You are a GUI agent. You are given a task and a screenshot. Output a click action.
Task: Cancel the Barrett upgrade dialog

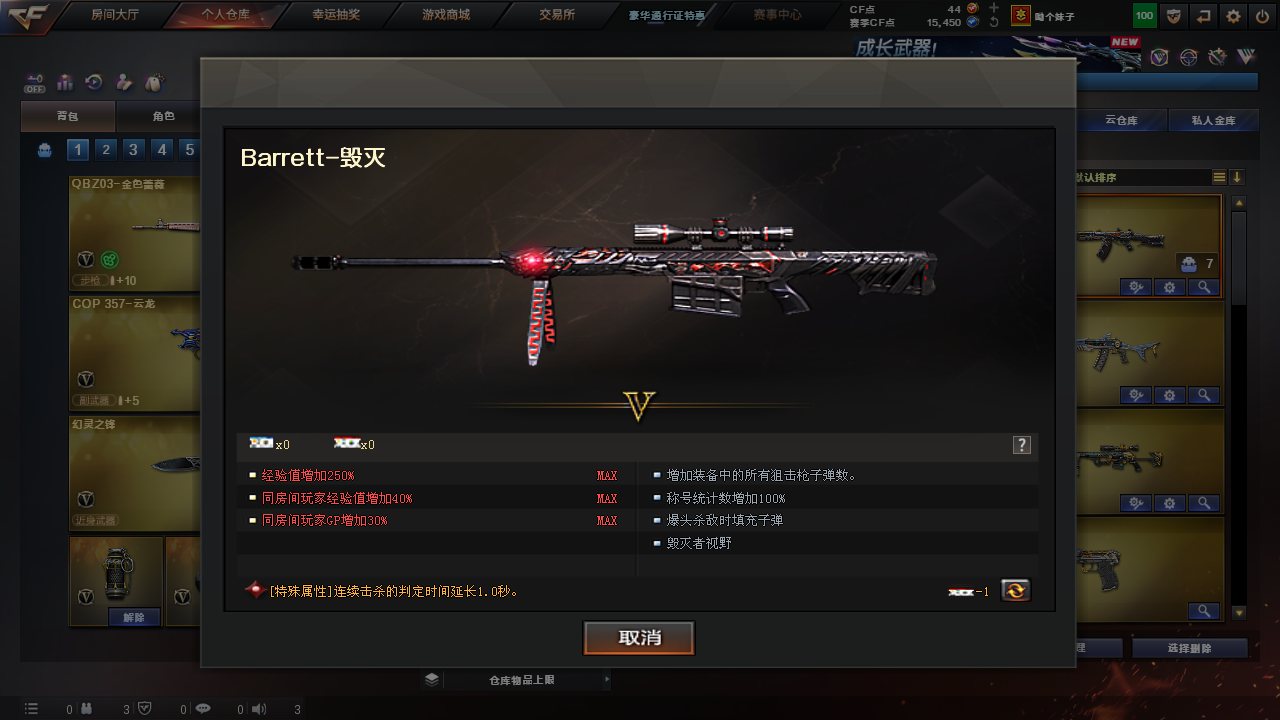(639, 638)
